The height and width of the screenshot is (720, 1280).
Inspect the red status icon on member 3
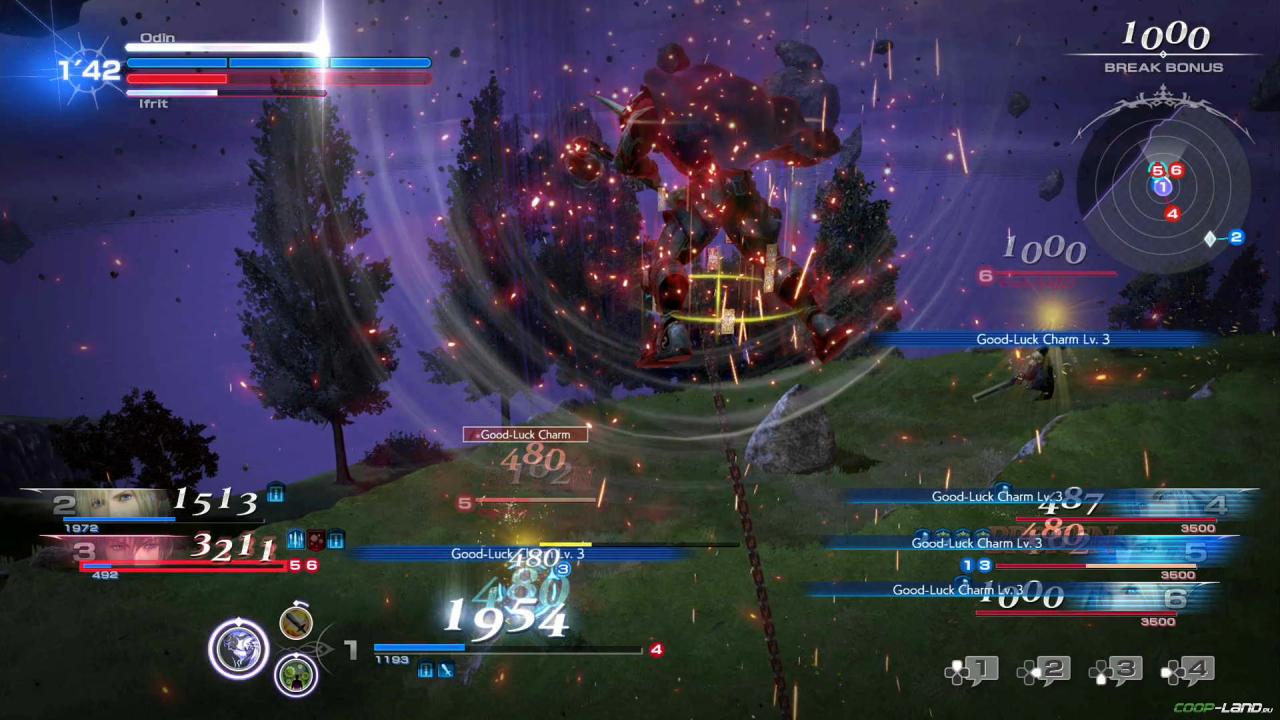click(x=316, y=539)
